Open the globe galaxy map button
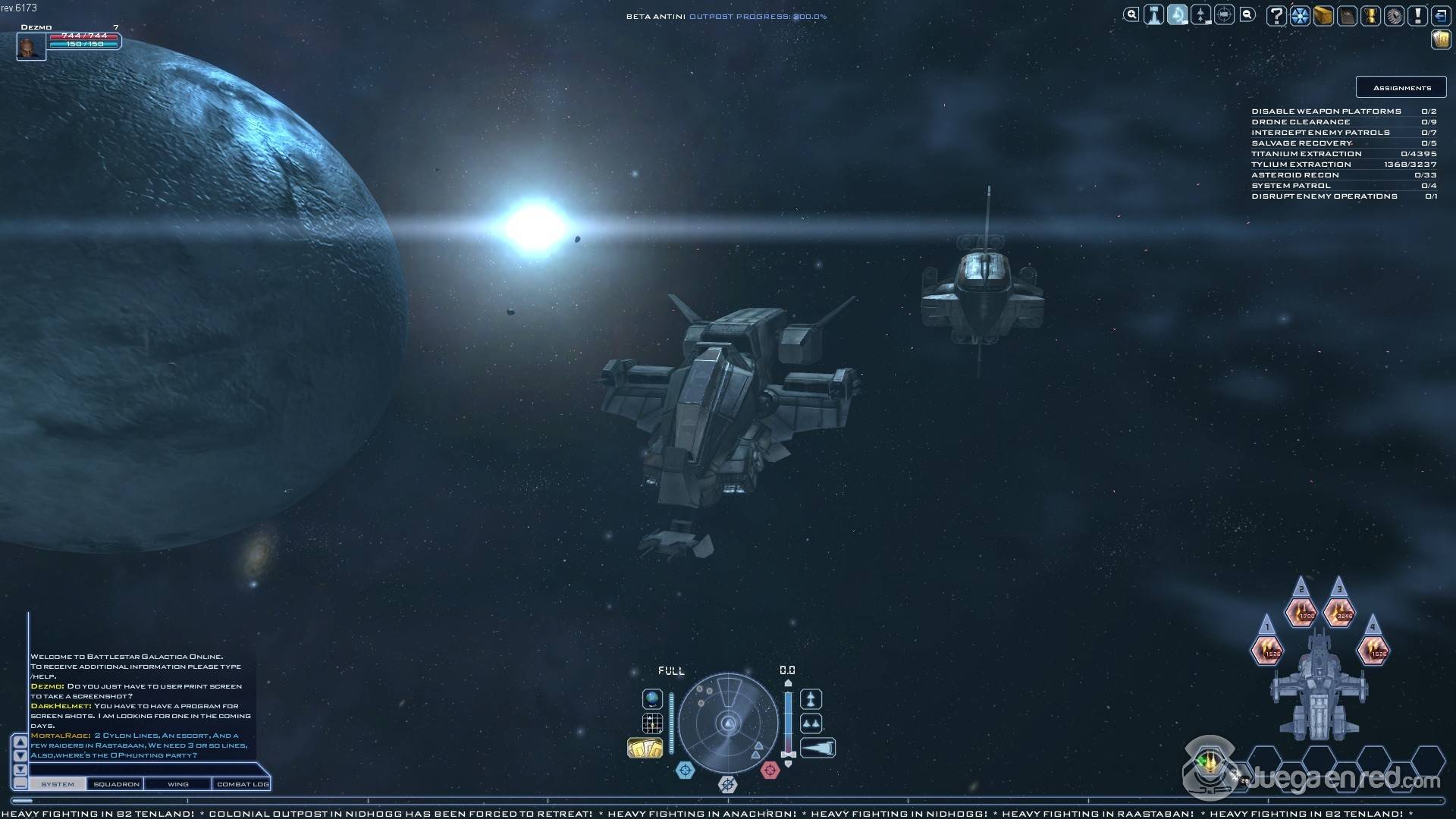Viewport: 1456px width, 819px height. [x=652, y=698]
